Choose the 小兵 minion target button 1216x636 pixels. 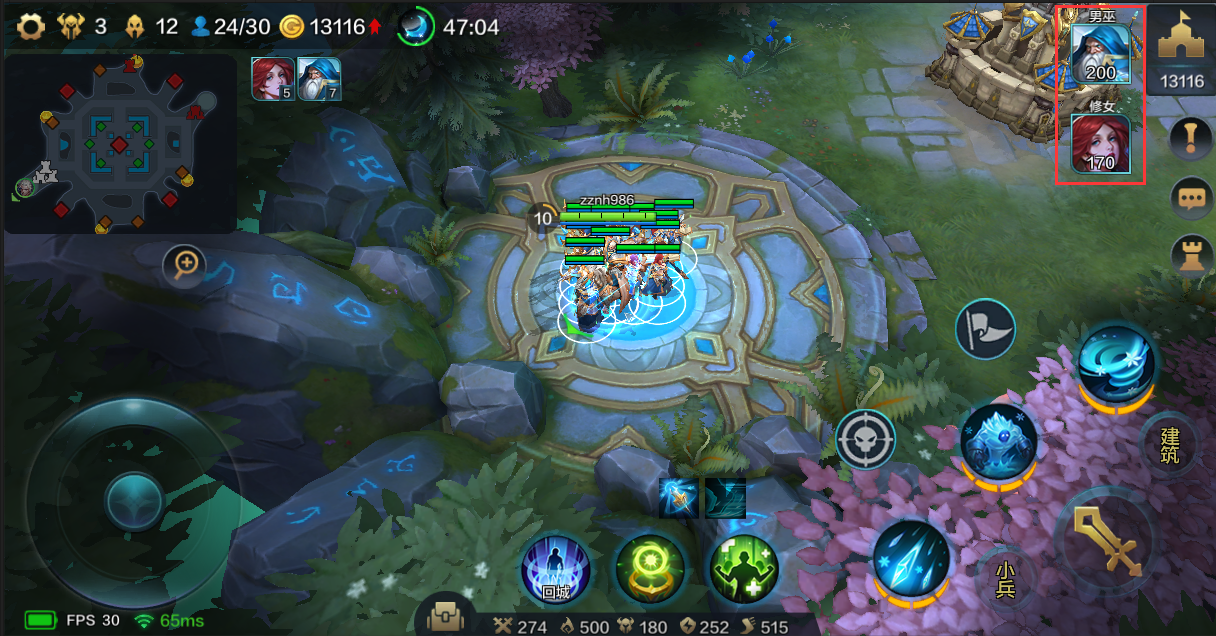pos(1004,579)
